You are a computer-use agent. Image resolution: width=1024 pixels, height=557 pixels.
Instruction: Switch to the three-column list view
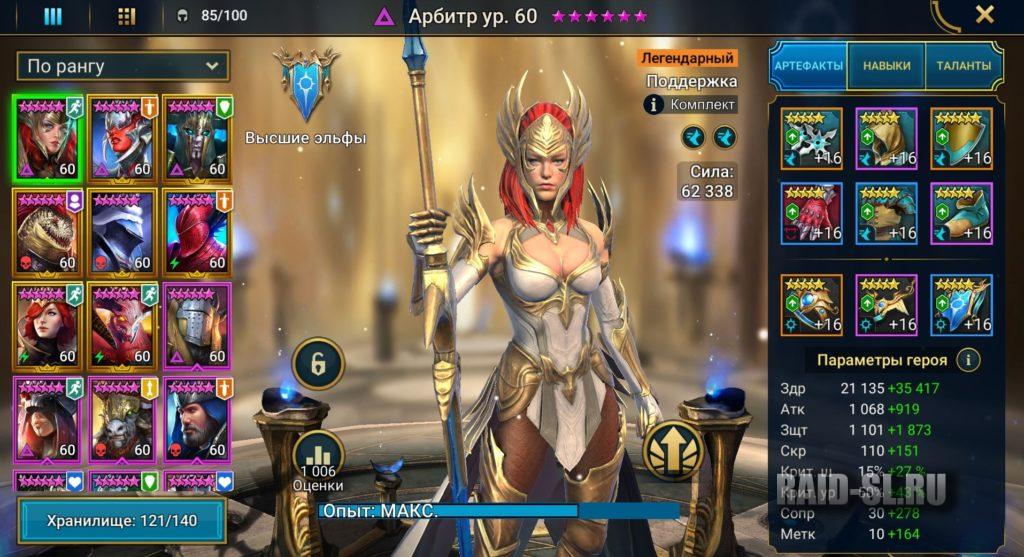(52, 16)
